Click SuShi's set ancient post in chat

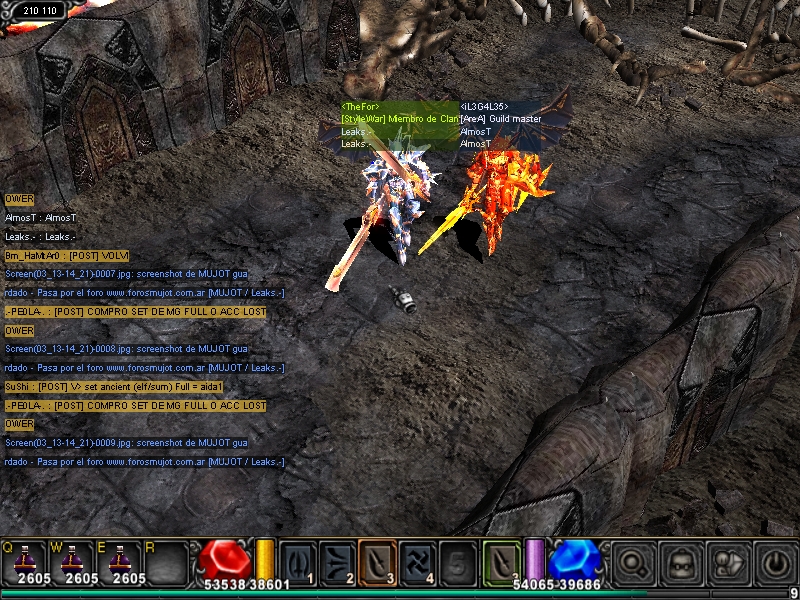coord(113,387)
